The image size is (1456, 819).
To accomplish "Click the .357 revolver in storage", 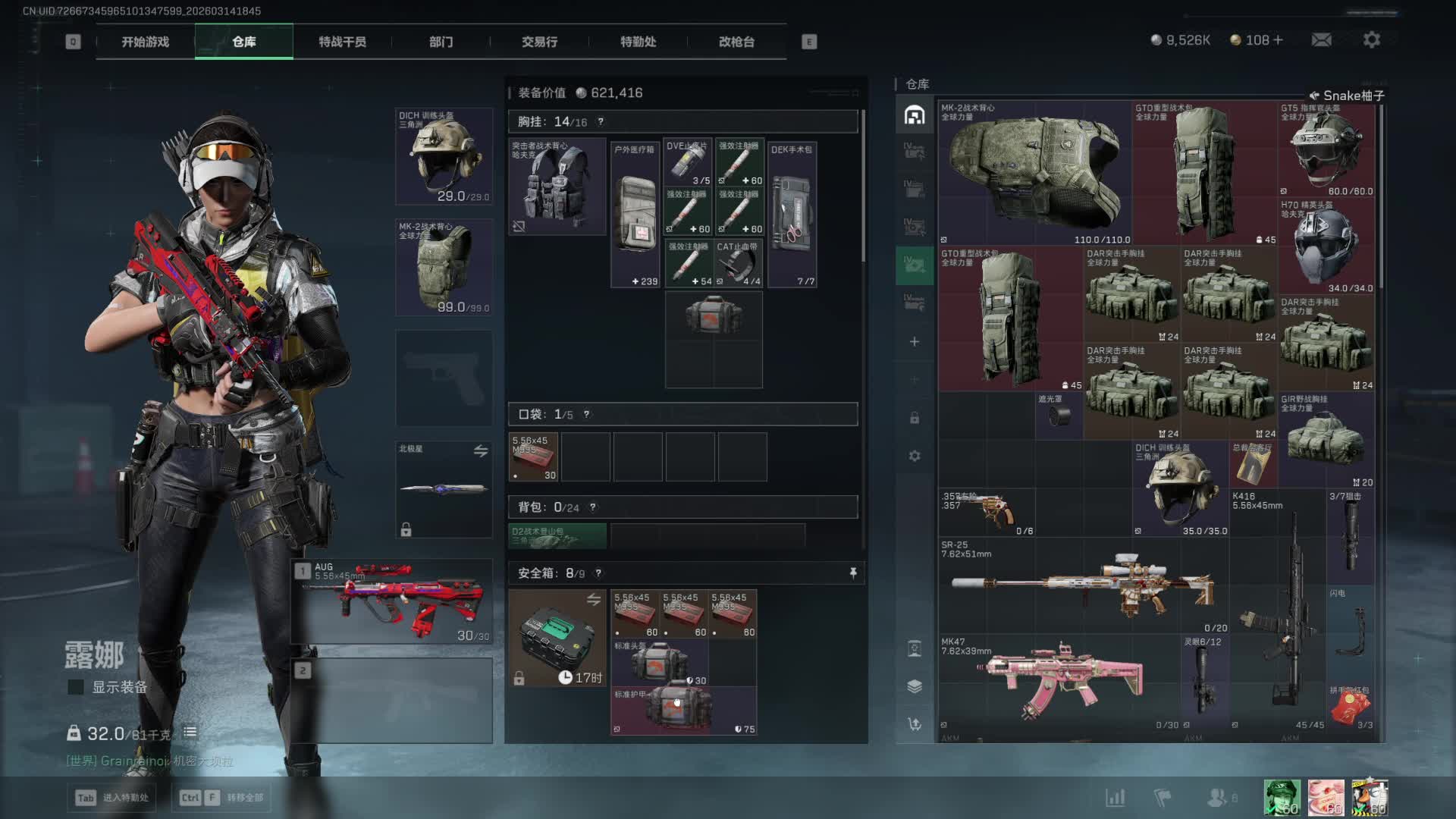I will 987,512.
